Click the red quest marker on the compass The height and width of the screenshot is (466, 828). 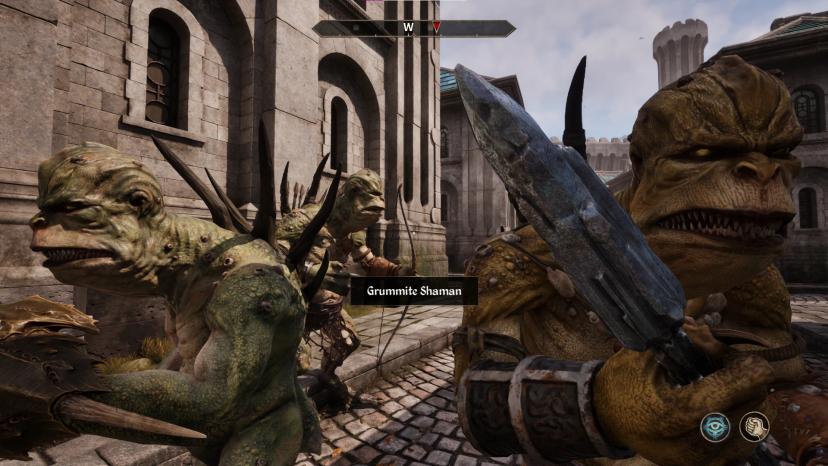436,27
